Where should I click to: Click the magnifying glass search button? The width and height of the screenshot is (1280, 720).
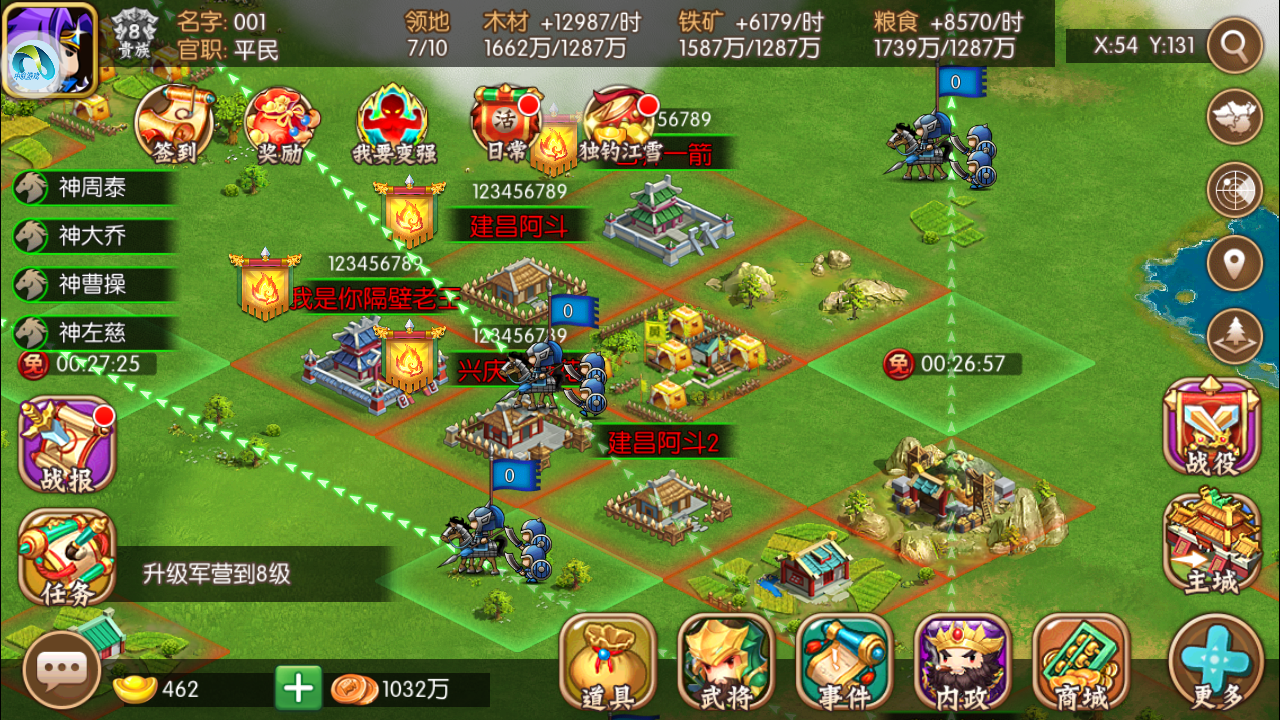(x=1235, y=45)
